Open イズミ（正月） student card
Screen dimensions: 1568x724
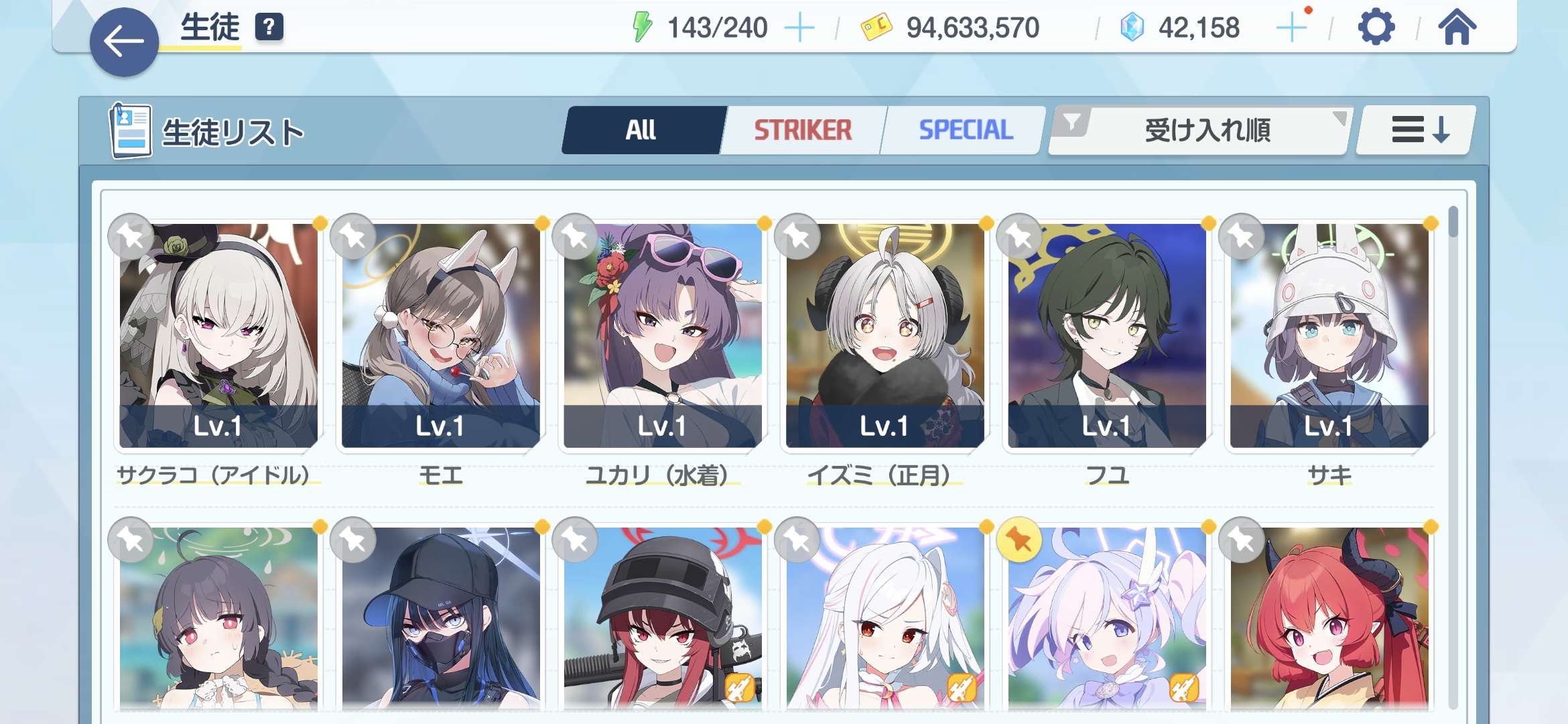pos(885,335)
